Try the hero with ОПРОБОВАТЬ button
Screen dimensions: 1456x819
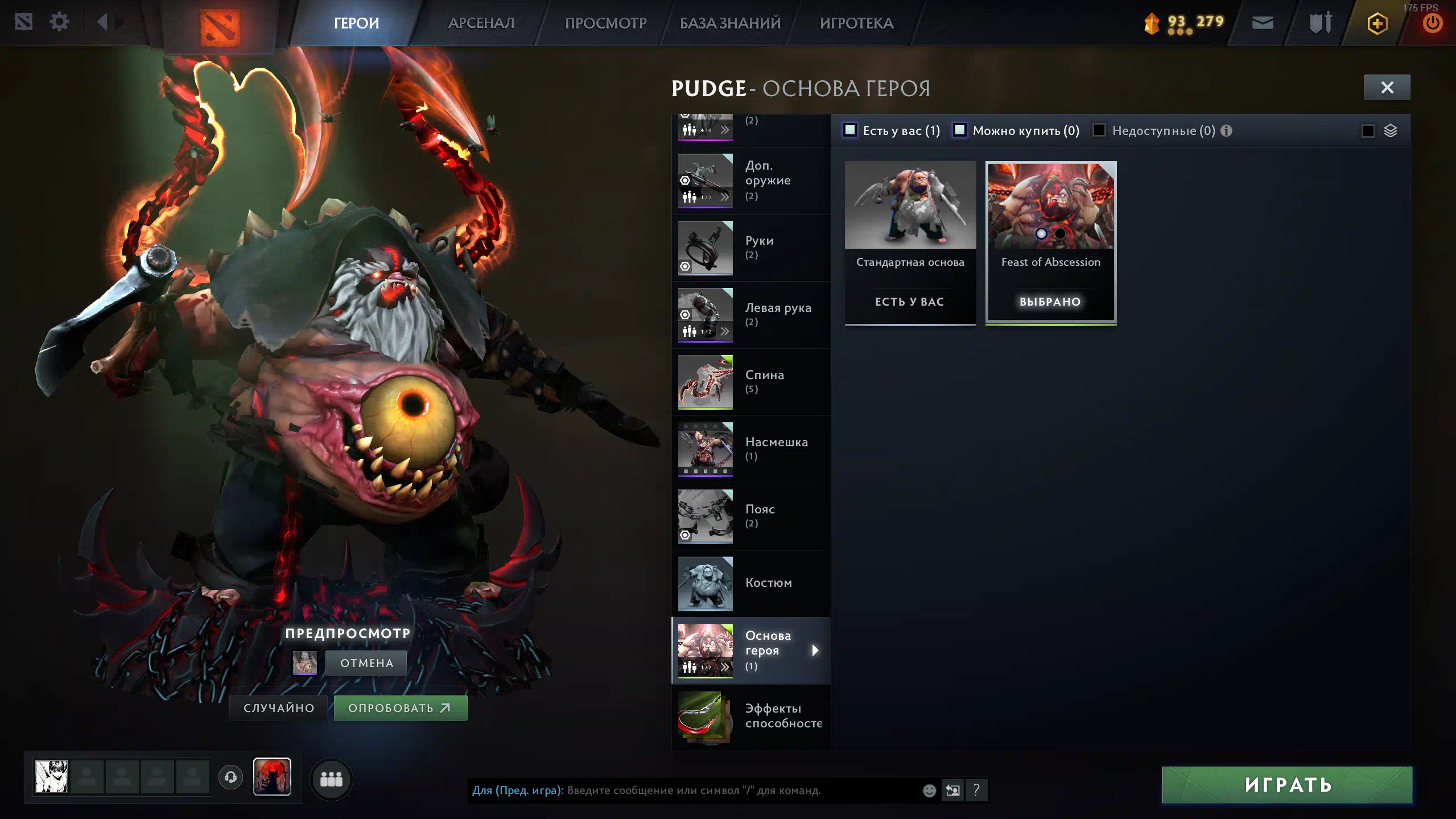point(400,708)
